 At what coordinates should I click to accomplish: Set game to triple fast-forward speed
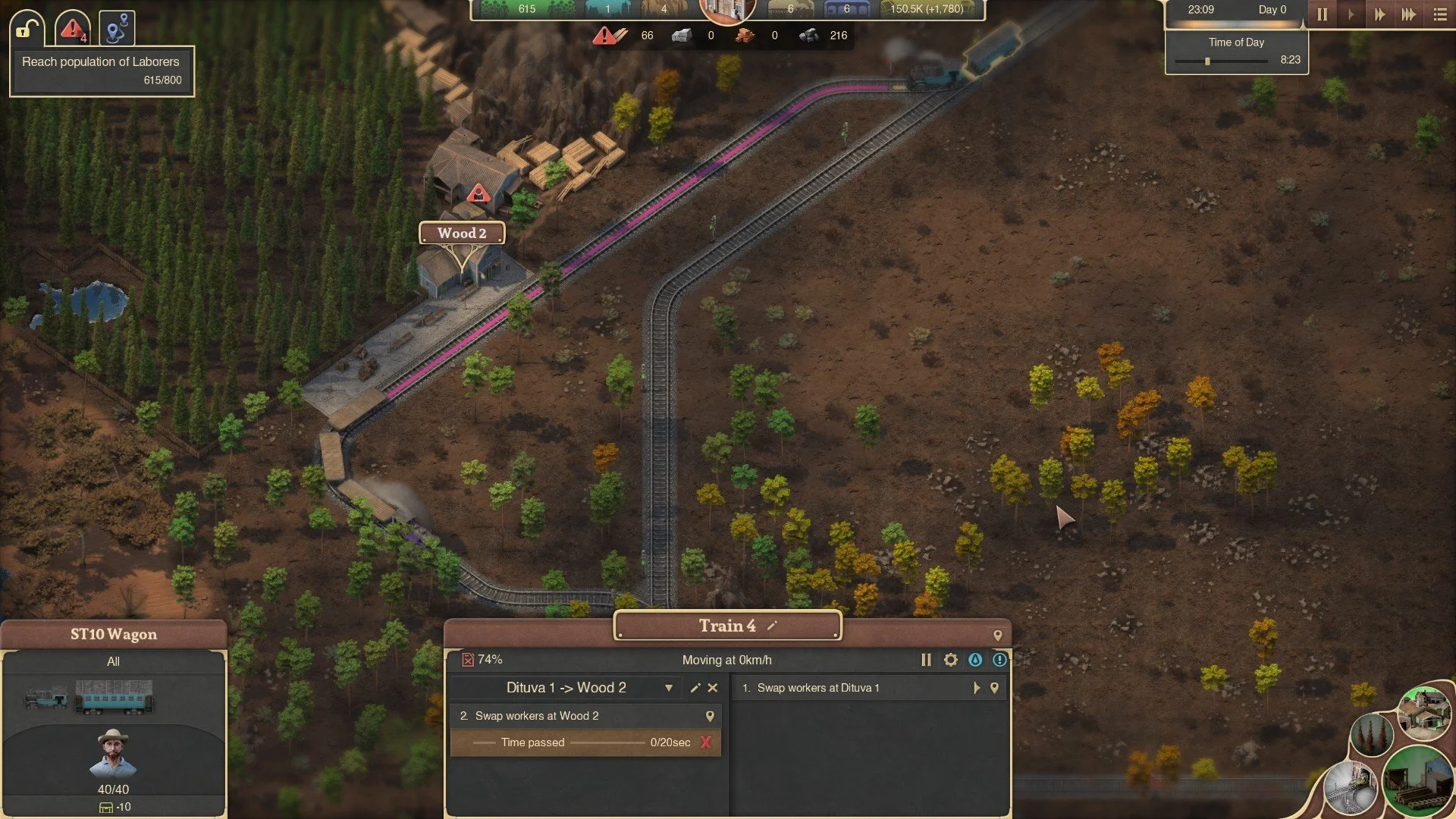point(1408,14)
